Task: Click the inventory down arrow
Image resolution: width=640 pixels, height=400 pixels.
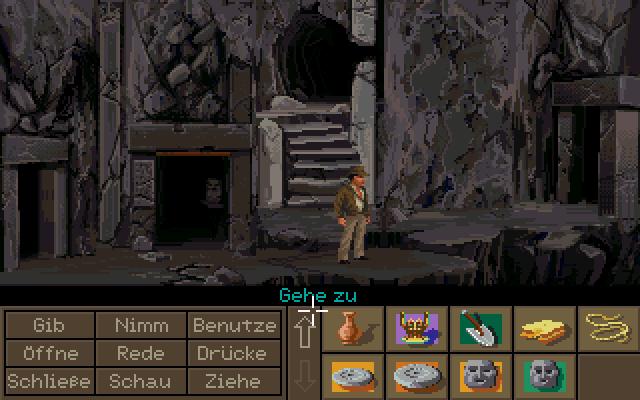Action: (304, 375)
